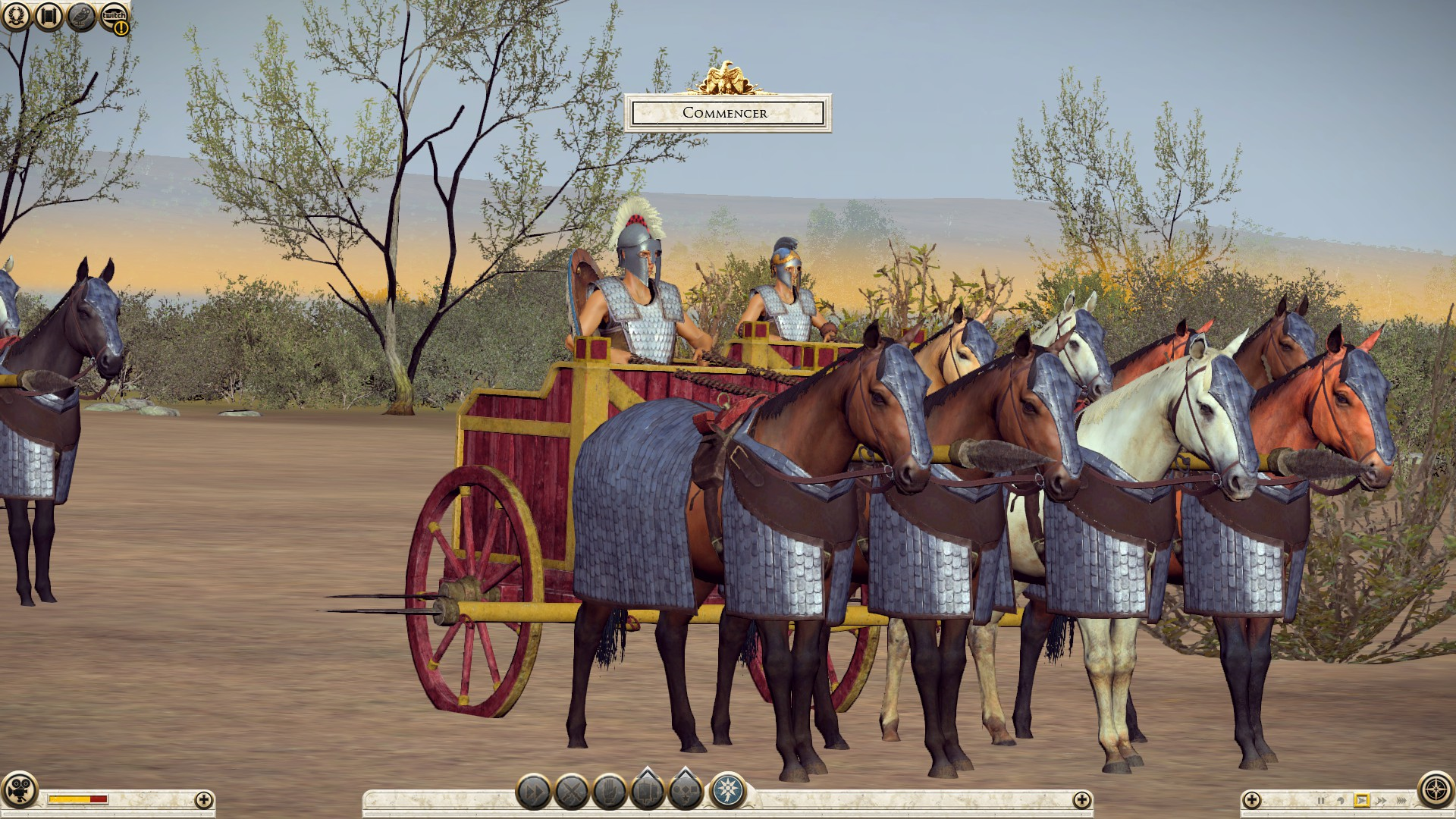
Task: Open the banner formations button
Action: pyautogui.click(x=647, y=790)
